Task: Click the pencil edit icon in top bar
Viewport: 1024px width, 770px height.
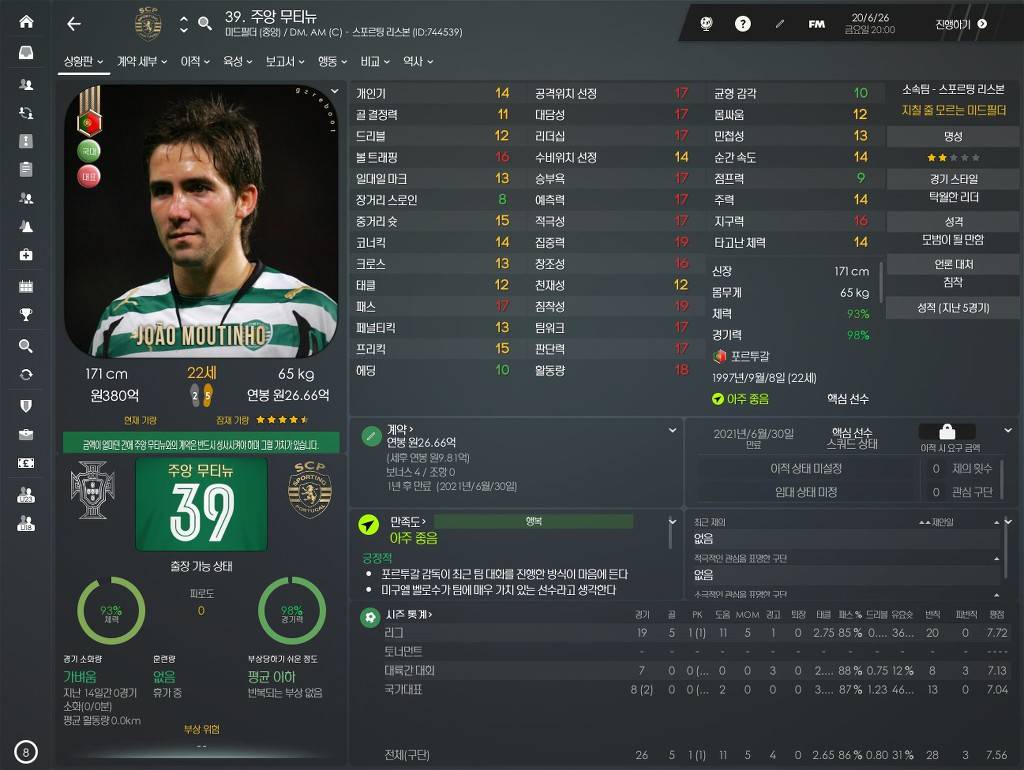Action: click(780, 24)
